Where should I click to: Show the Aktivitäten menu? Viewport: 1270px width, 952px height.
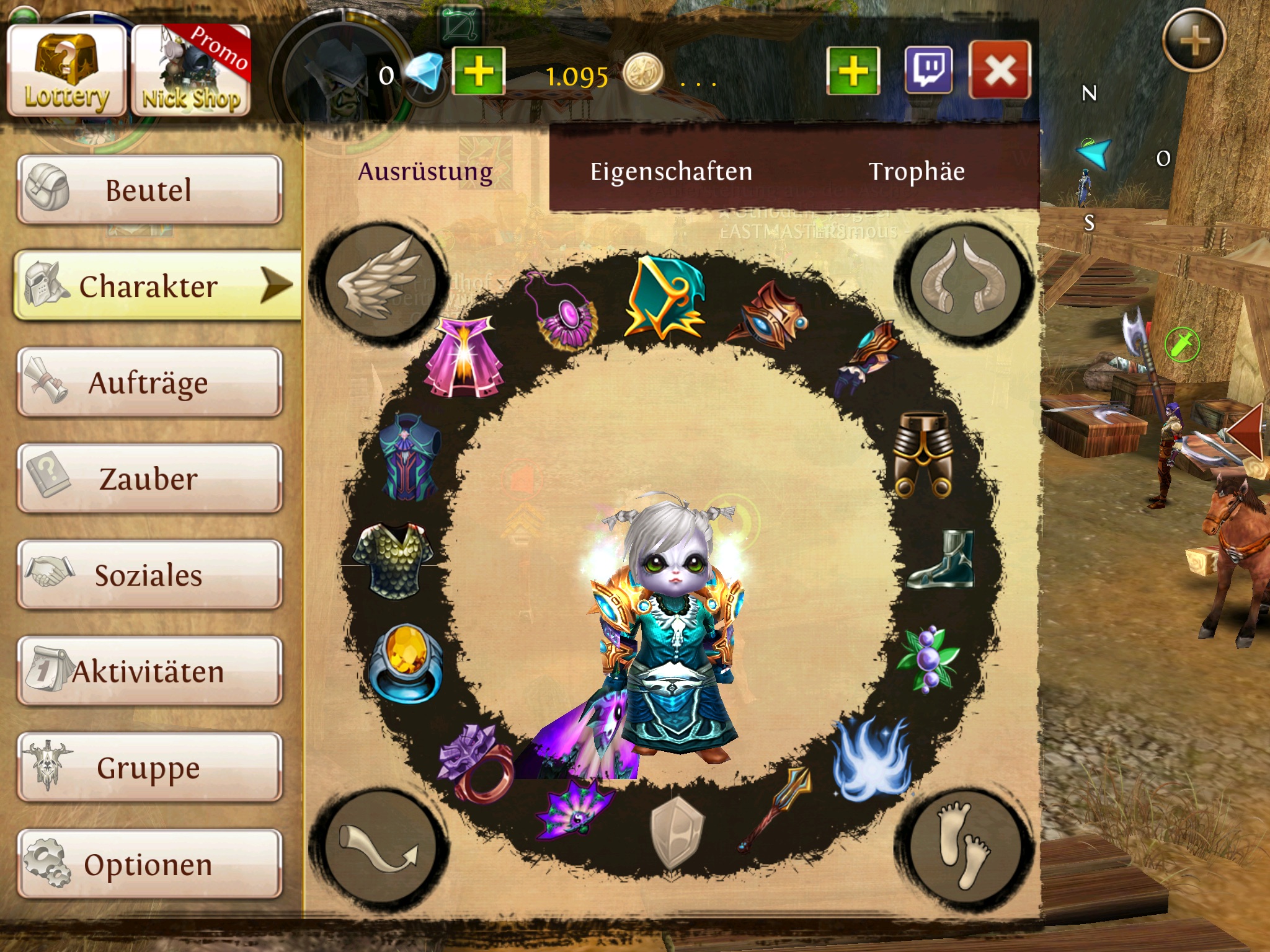[x=149, y=671]
